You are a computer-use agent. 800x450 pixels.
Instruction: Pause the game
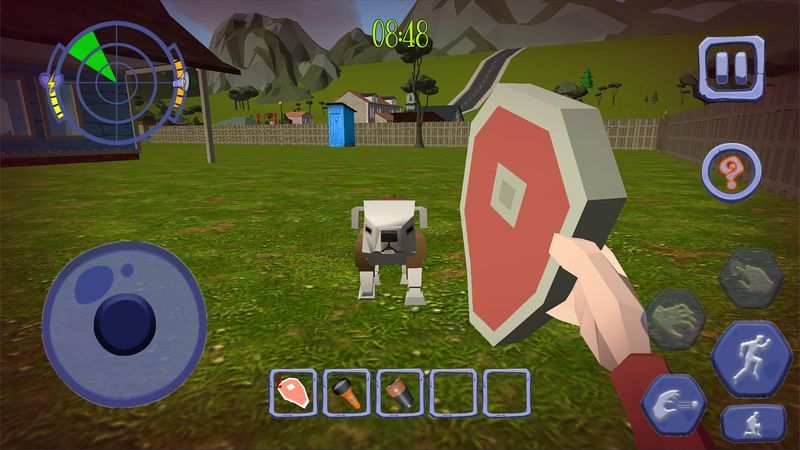tap(729, 68)
